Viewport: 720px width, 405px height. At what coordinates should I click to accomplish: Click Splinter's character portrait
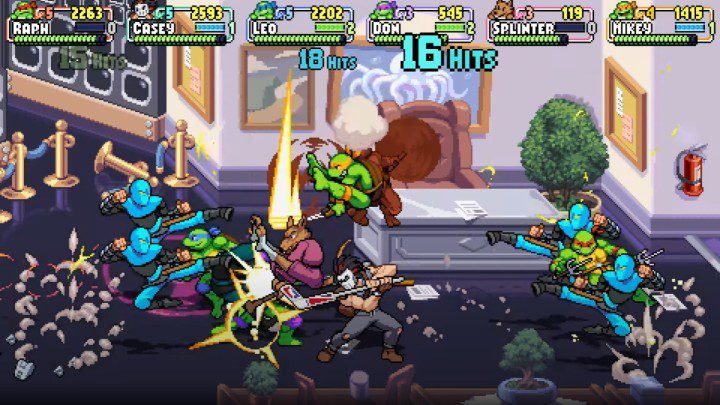tap(499, 12)
